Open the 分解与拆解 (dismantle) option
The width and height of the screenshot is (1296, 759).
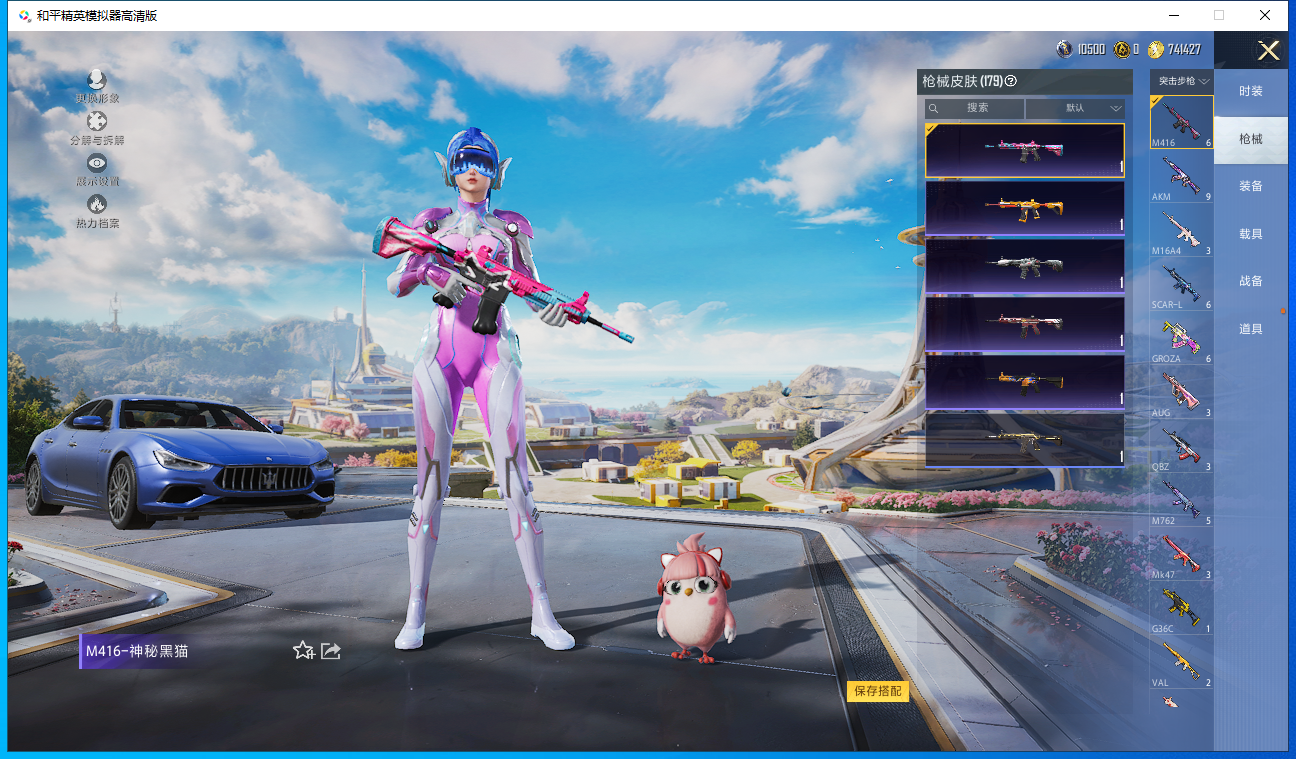pyautogui.click(x=97, y=125)
